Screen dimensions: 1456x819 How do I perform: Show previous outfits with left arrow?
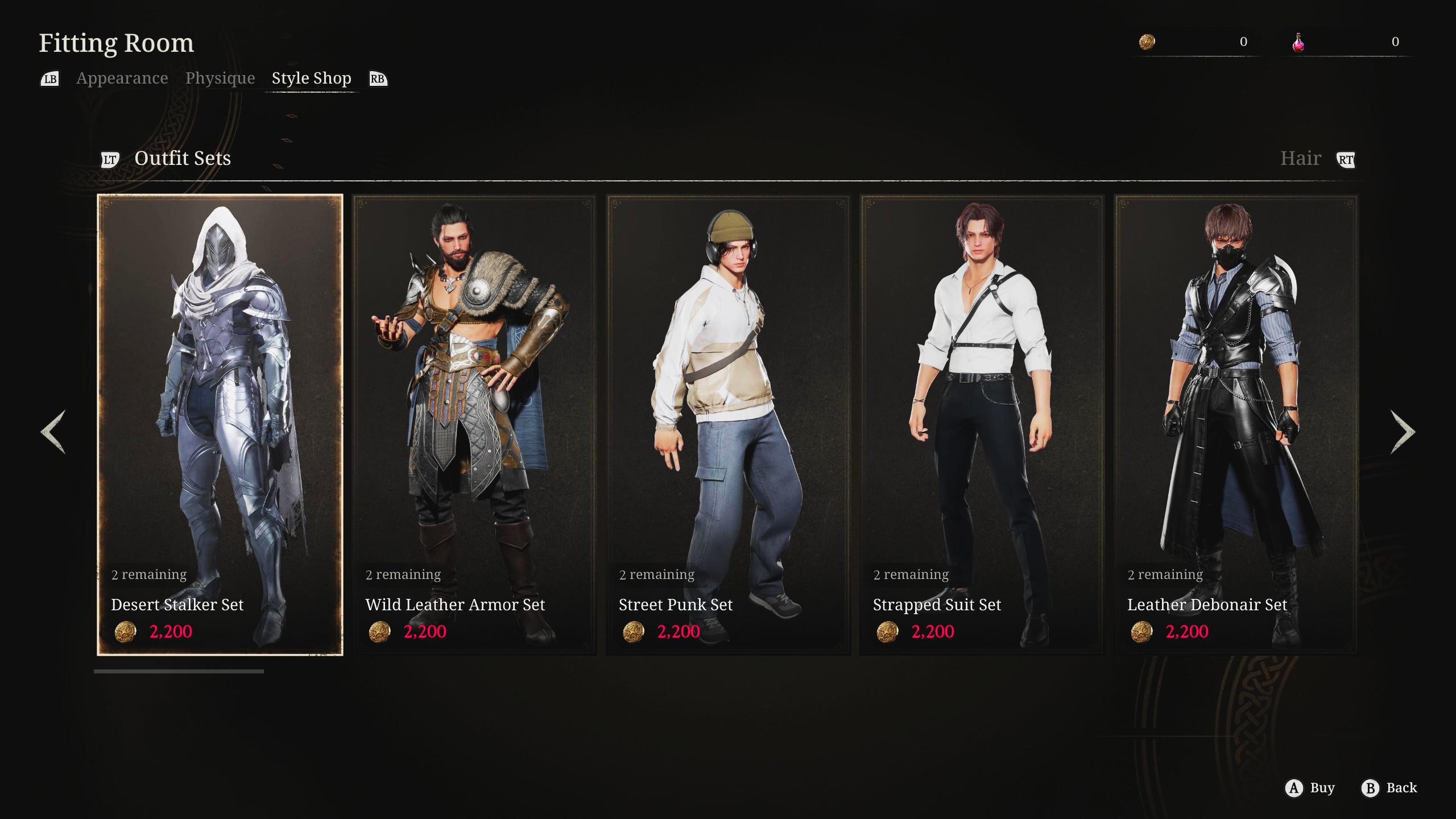(x=53, y=432)
